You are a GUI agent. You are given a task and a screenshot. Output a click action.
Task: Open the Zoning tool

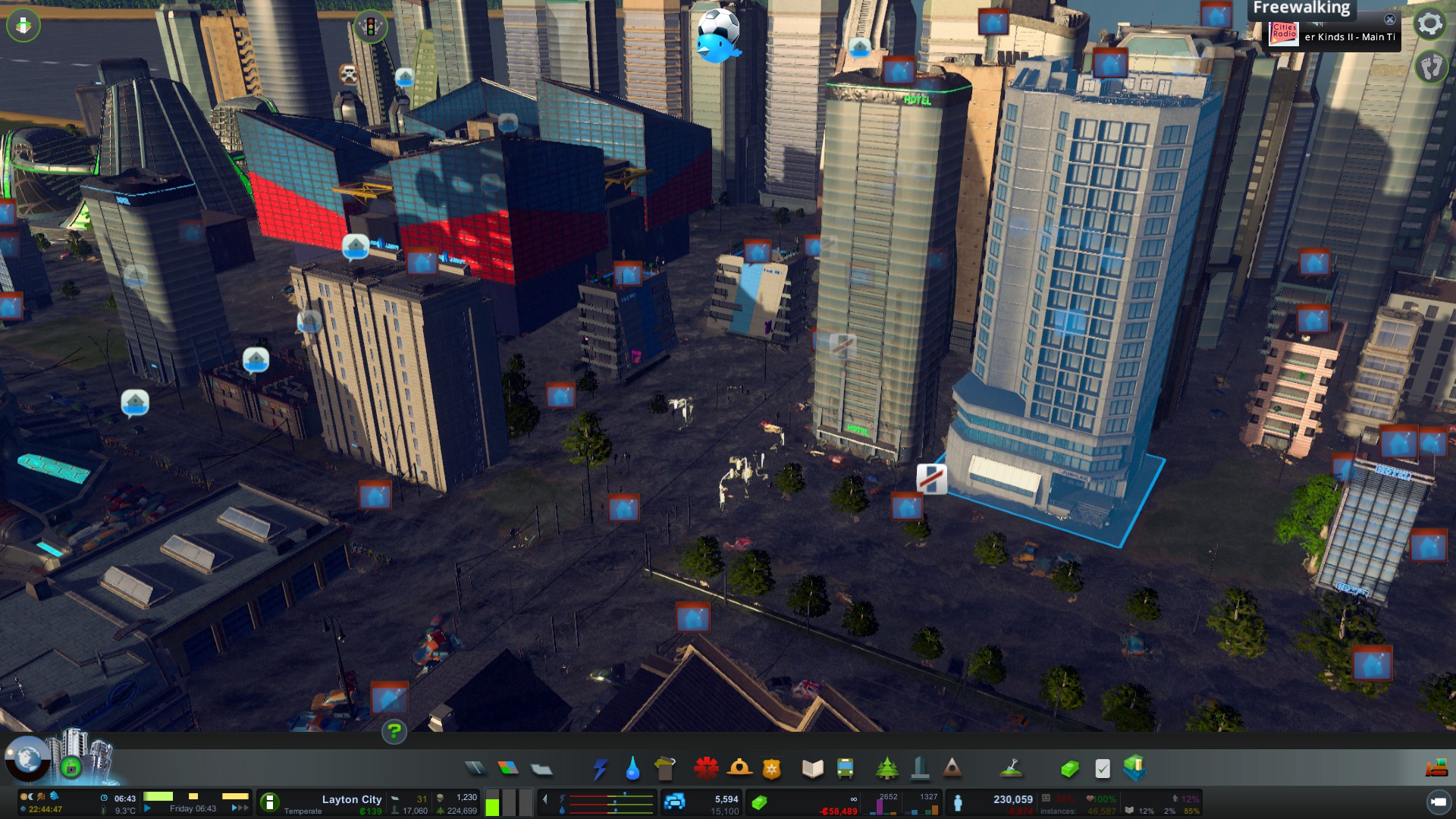point(508,769)
